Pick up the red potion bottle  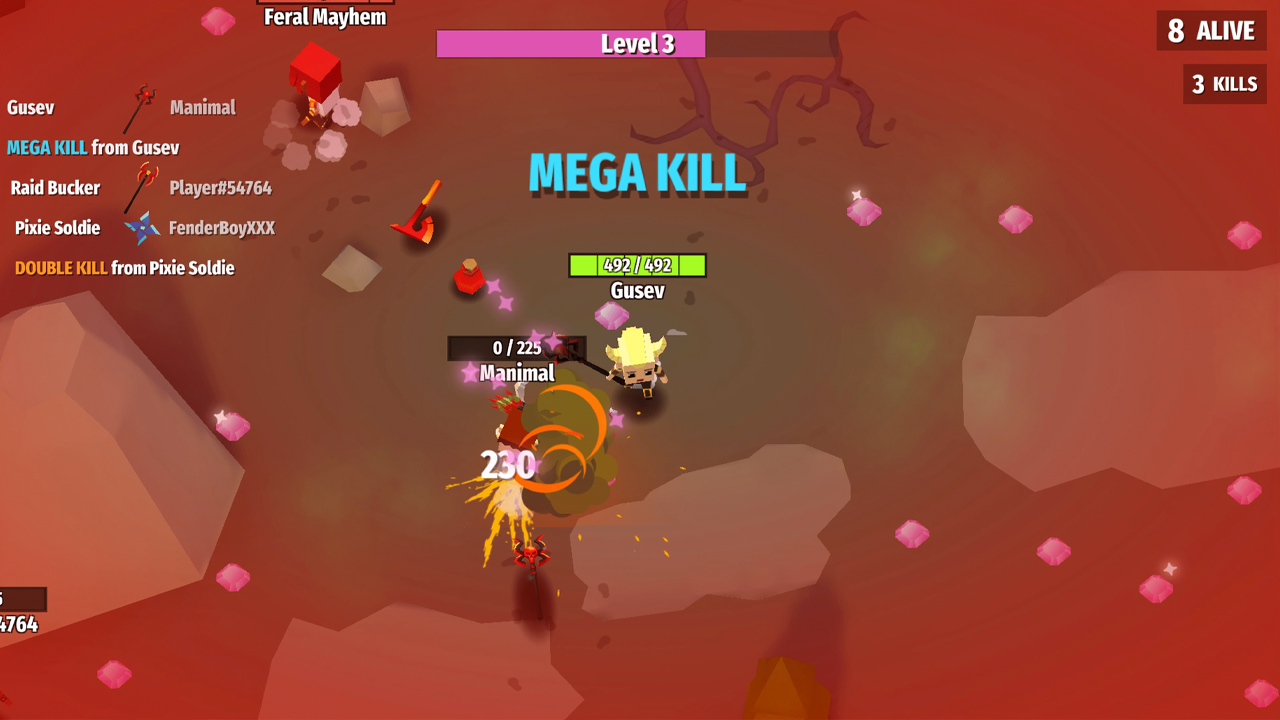[470, 282]
